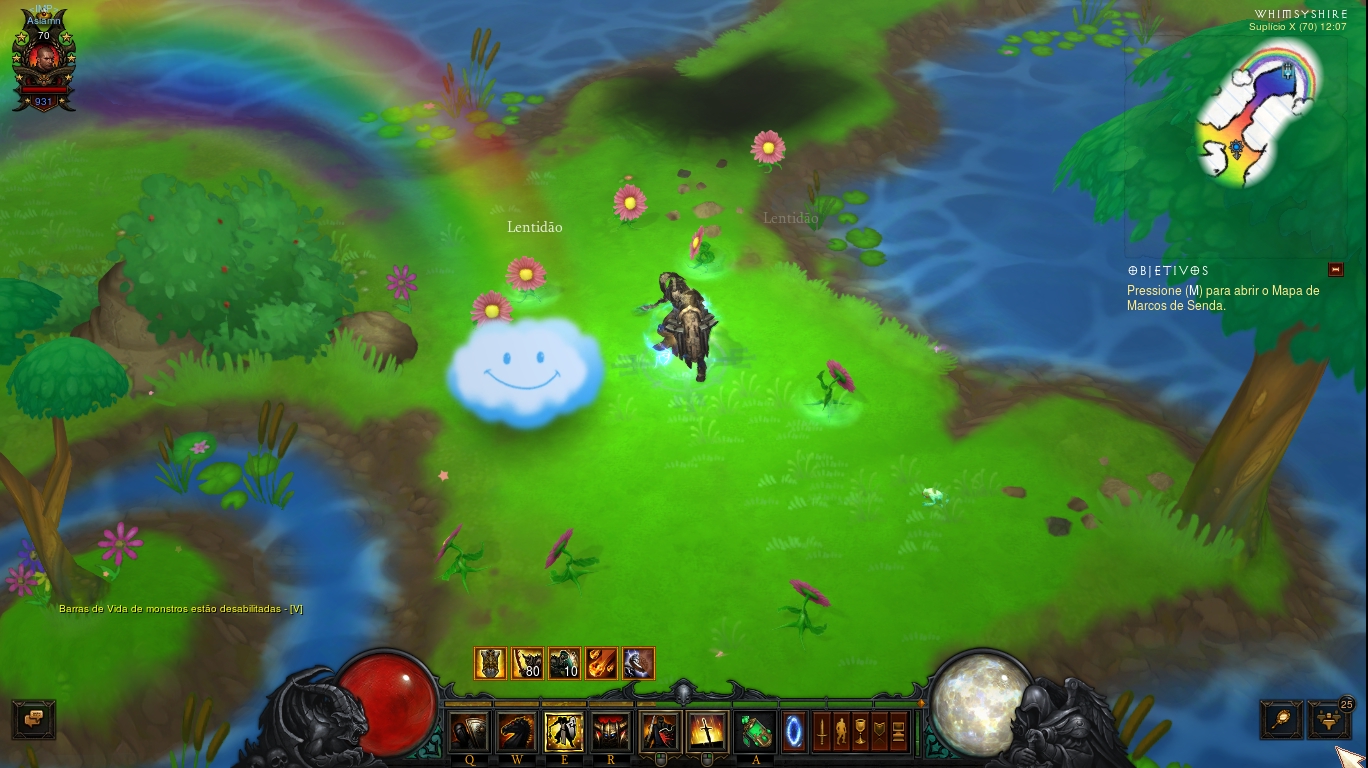
Task: Drink the green health potion
Action: pyautogui.click(x=755, y=733)
